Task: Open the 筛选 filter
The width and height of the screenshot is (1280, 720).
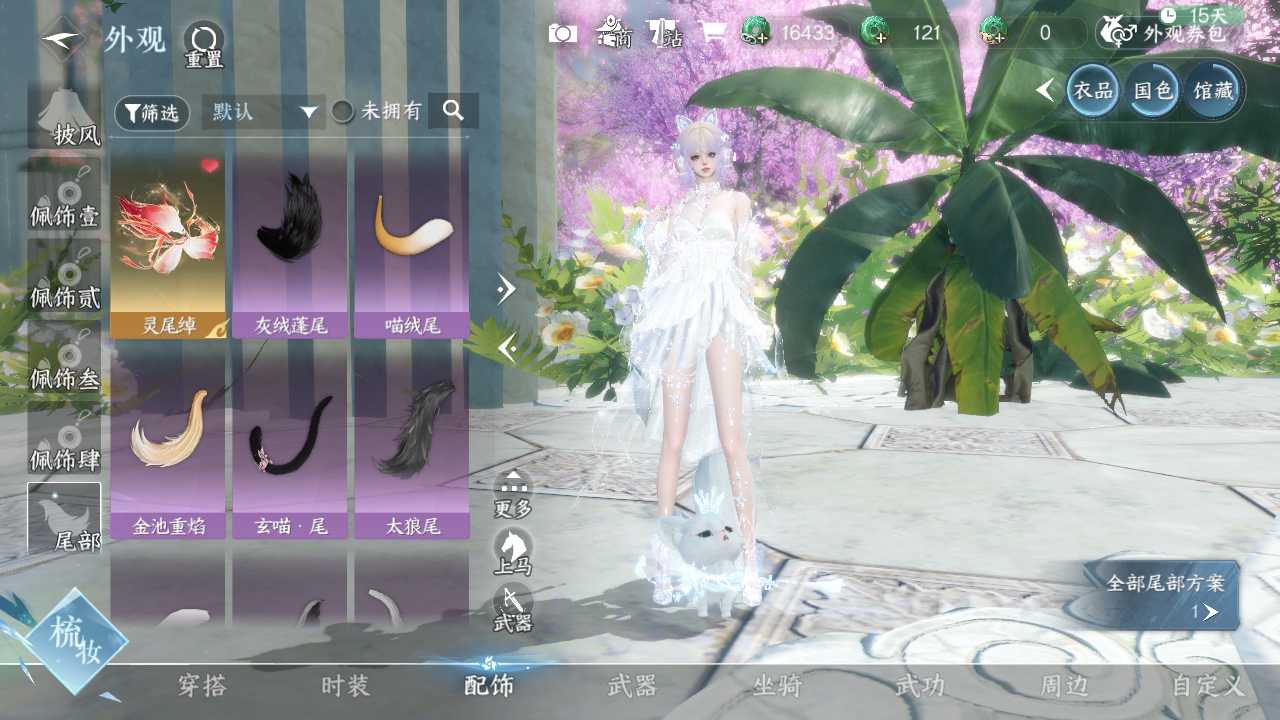Action: pos(152,113)
